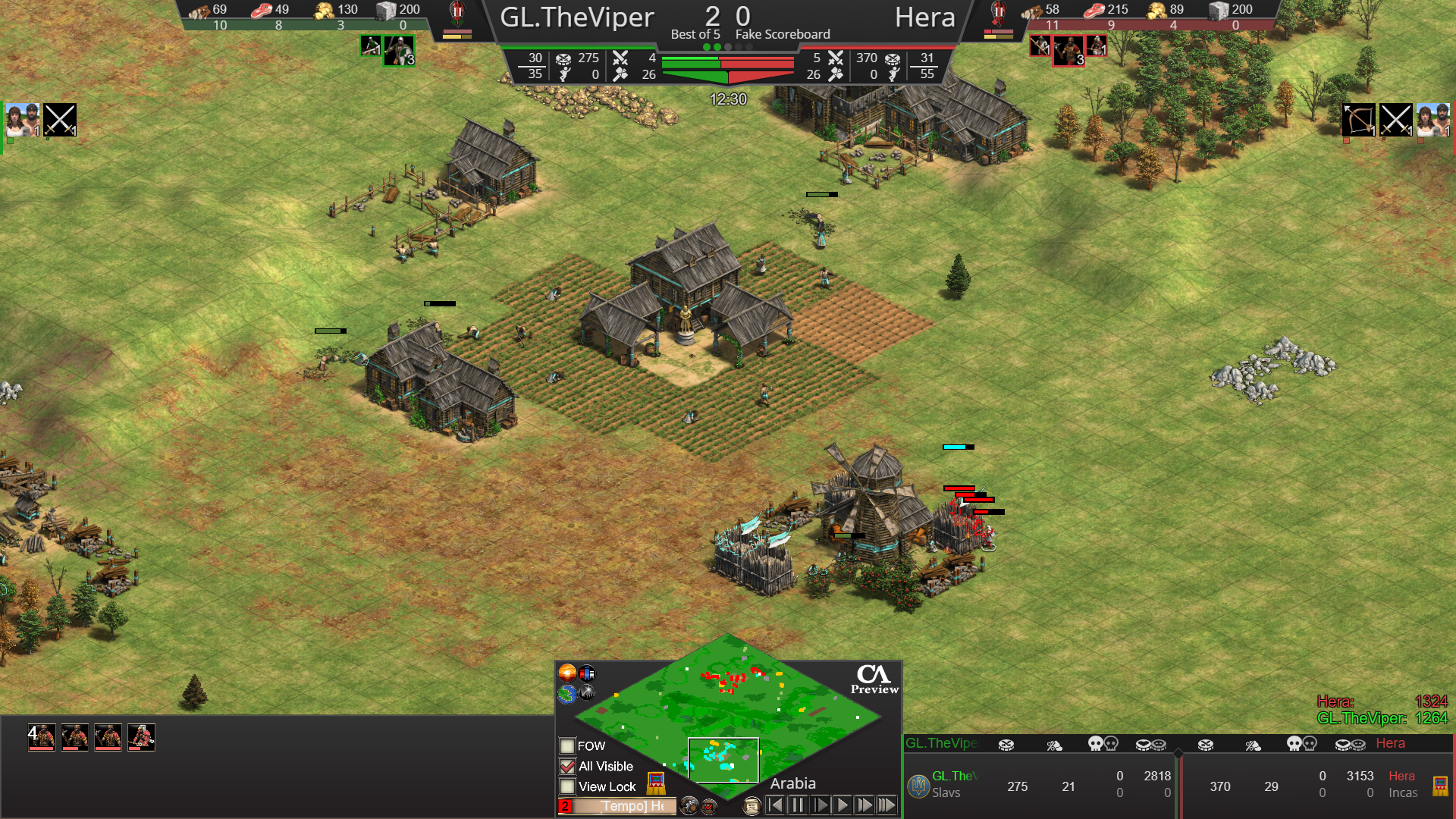
Task: Click the sun minimap mode icon
Action: [566, 673]
